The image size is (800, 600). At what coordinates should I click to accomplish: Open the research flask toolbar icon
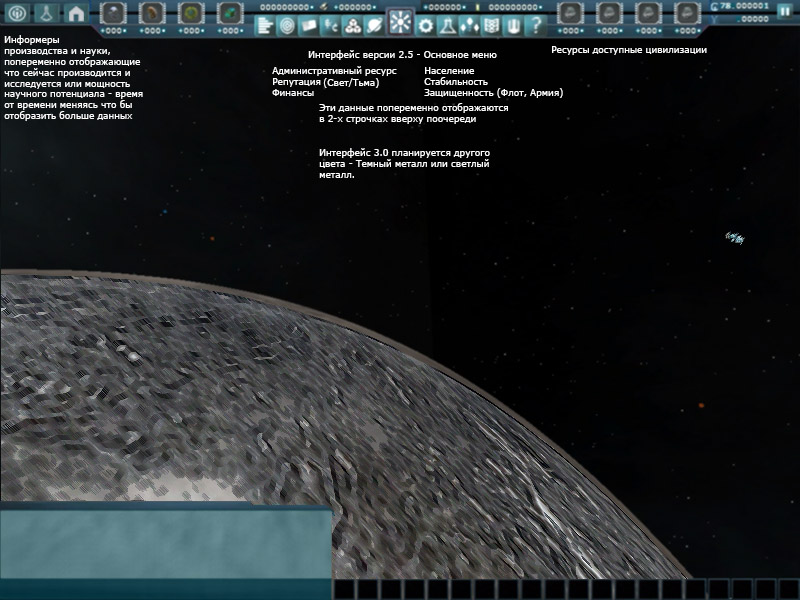pos(448,24)
